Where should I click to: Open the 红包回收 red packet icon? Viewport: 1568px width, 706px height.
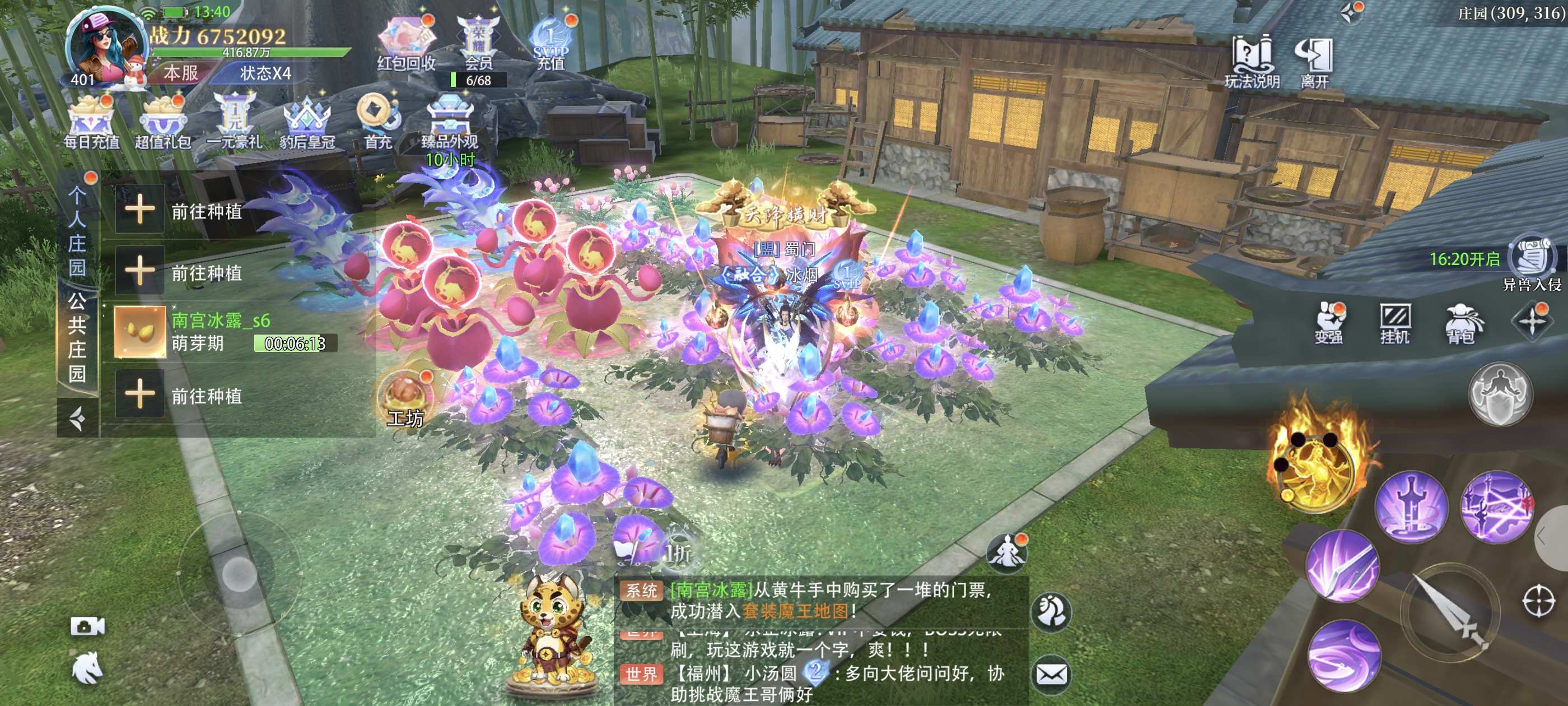(405, 43)
